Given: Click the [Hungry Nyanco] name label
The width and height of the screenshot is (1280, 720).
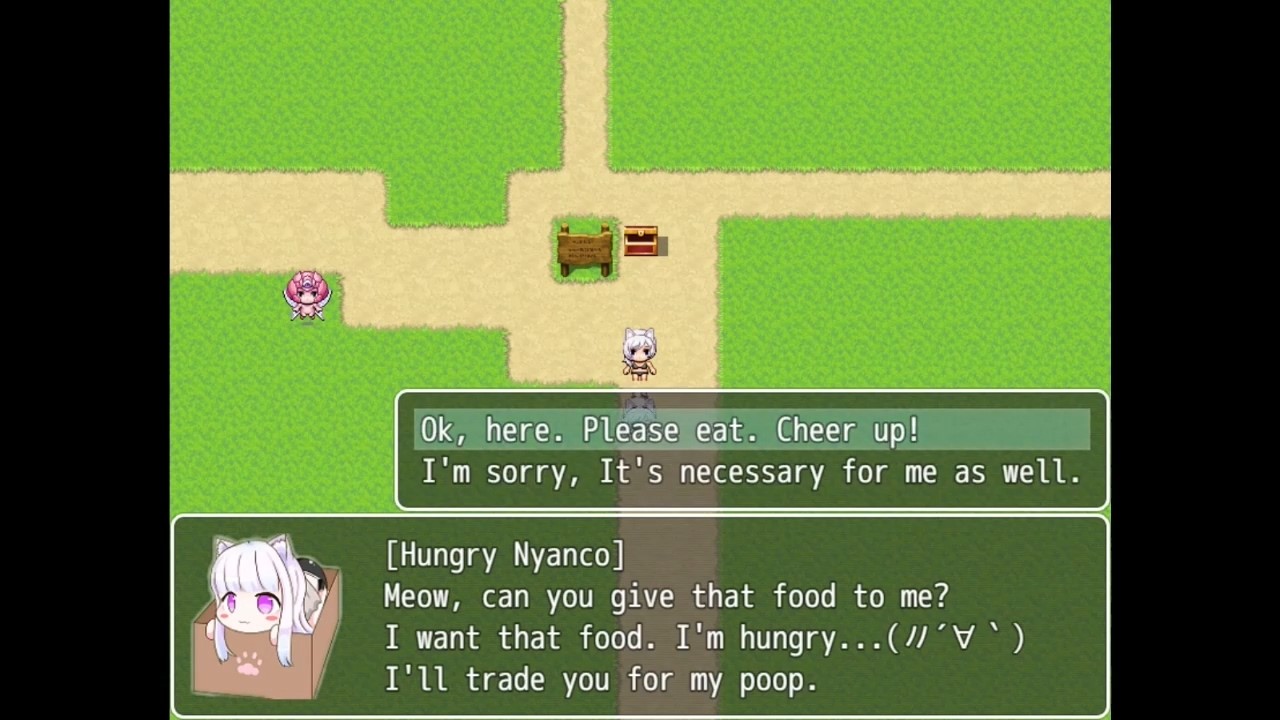Looking at the screenshot, I should [504, 555].
